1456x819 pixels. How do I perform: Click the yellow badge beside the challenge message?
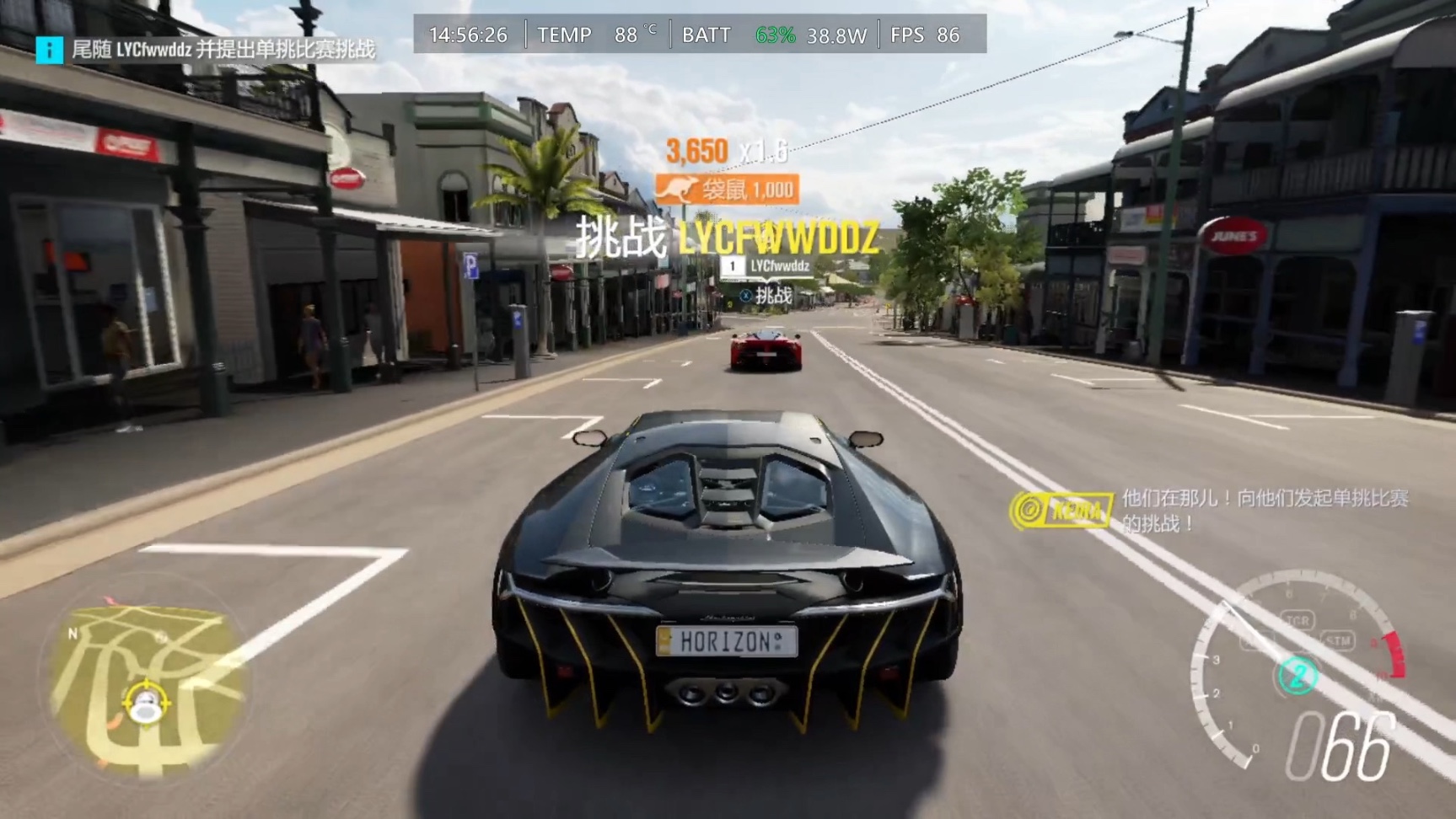1062,510
